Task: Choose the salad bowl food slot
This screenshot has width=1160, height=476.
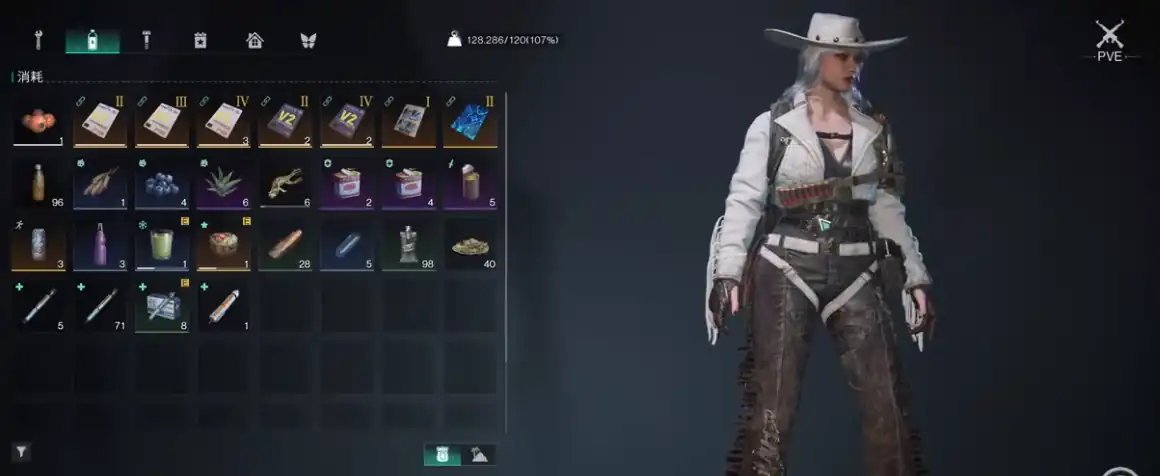Action: point(222,246)
